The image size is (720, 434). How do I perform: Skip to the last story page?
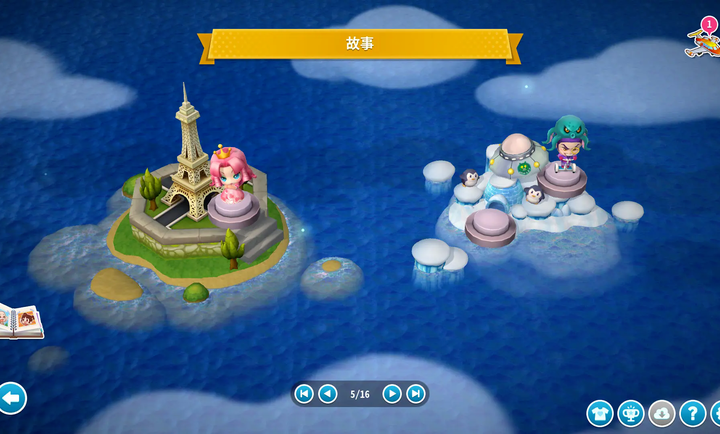click(x=416, y=394)
